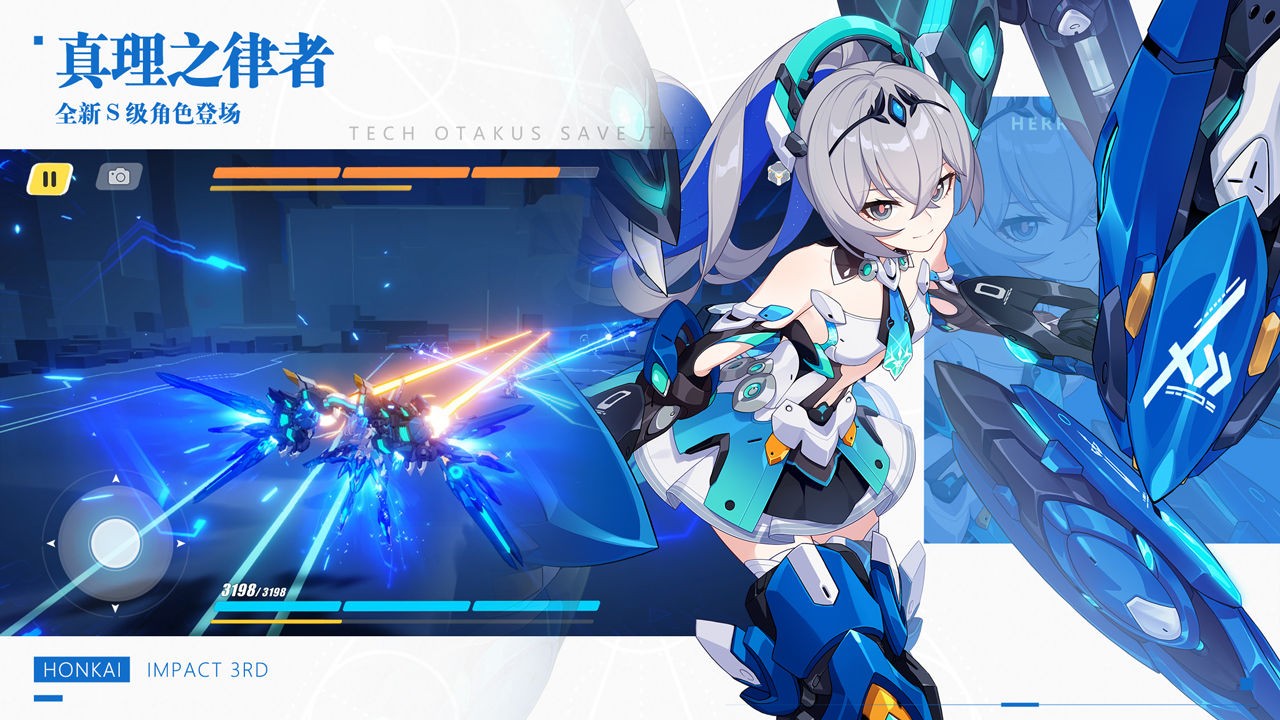Screen dimensions: 1280x720
Task: Click the joystick's left arrow indicator
Action: click(x=51, y=543)
